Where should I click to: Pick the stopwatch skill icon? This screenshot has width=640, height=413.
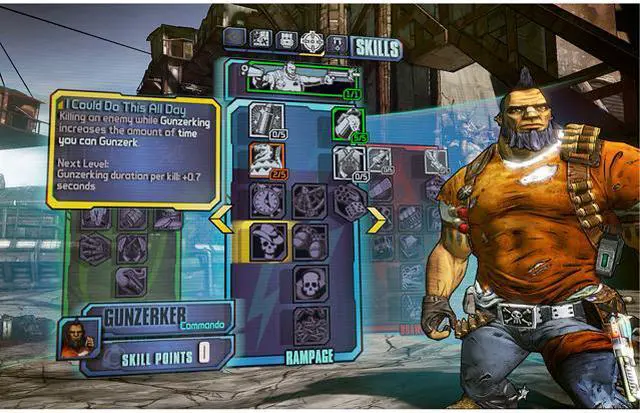[266, 200]
